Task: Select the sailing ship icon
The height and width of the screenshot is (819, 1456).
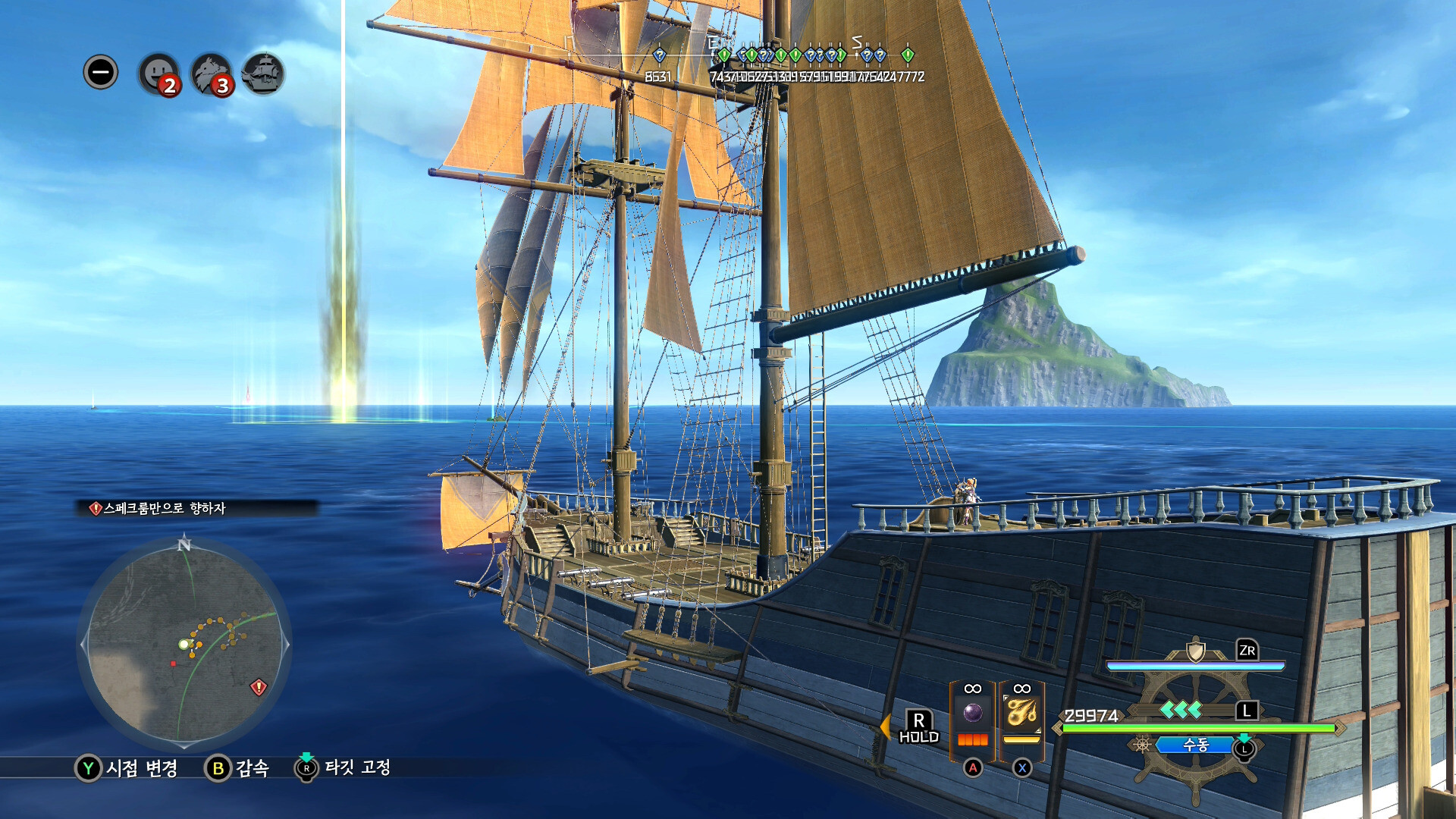Action: tap(263, 74)
